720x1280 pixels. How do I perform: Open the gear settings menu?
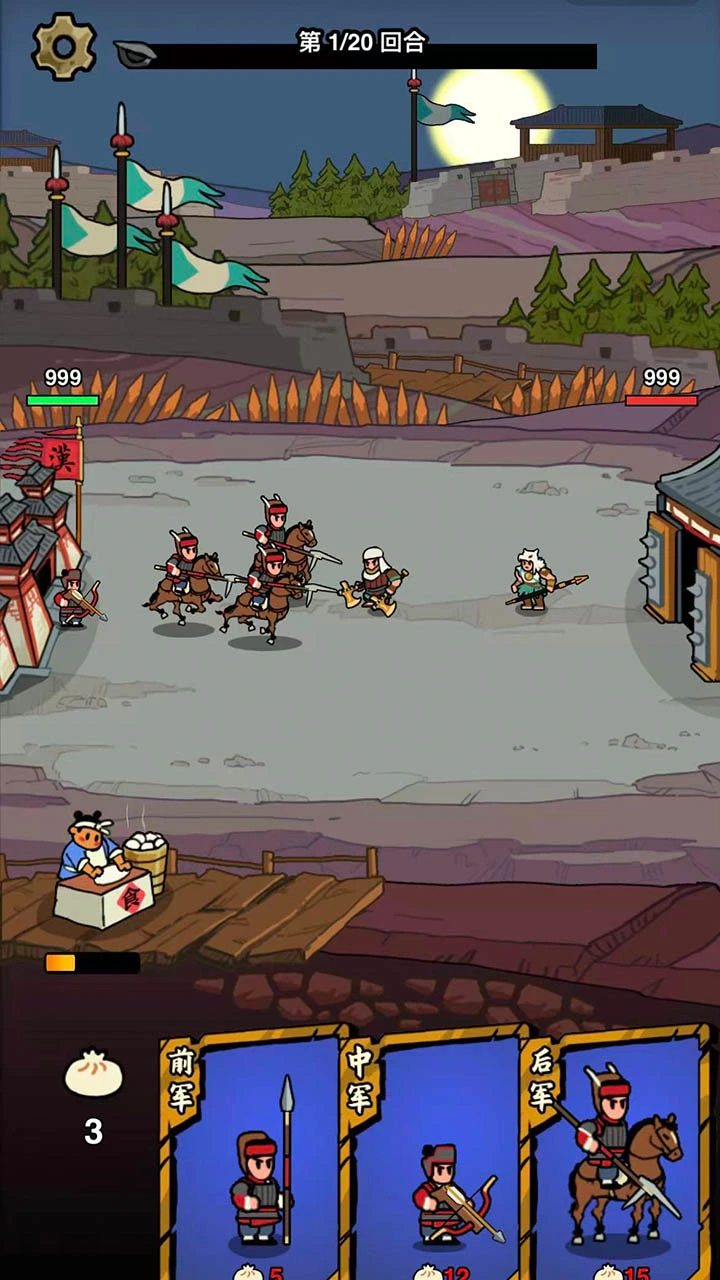click(64, 46)
